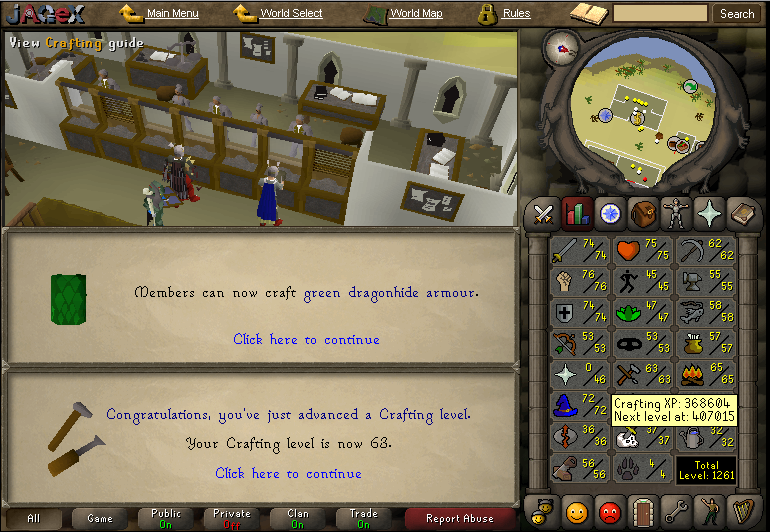
Task: Open the World Map
Action: pyautogui.click(x=416, y=14)
